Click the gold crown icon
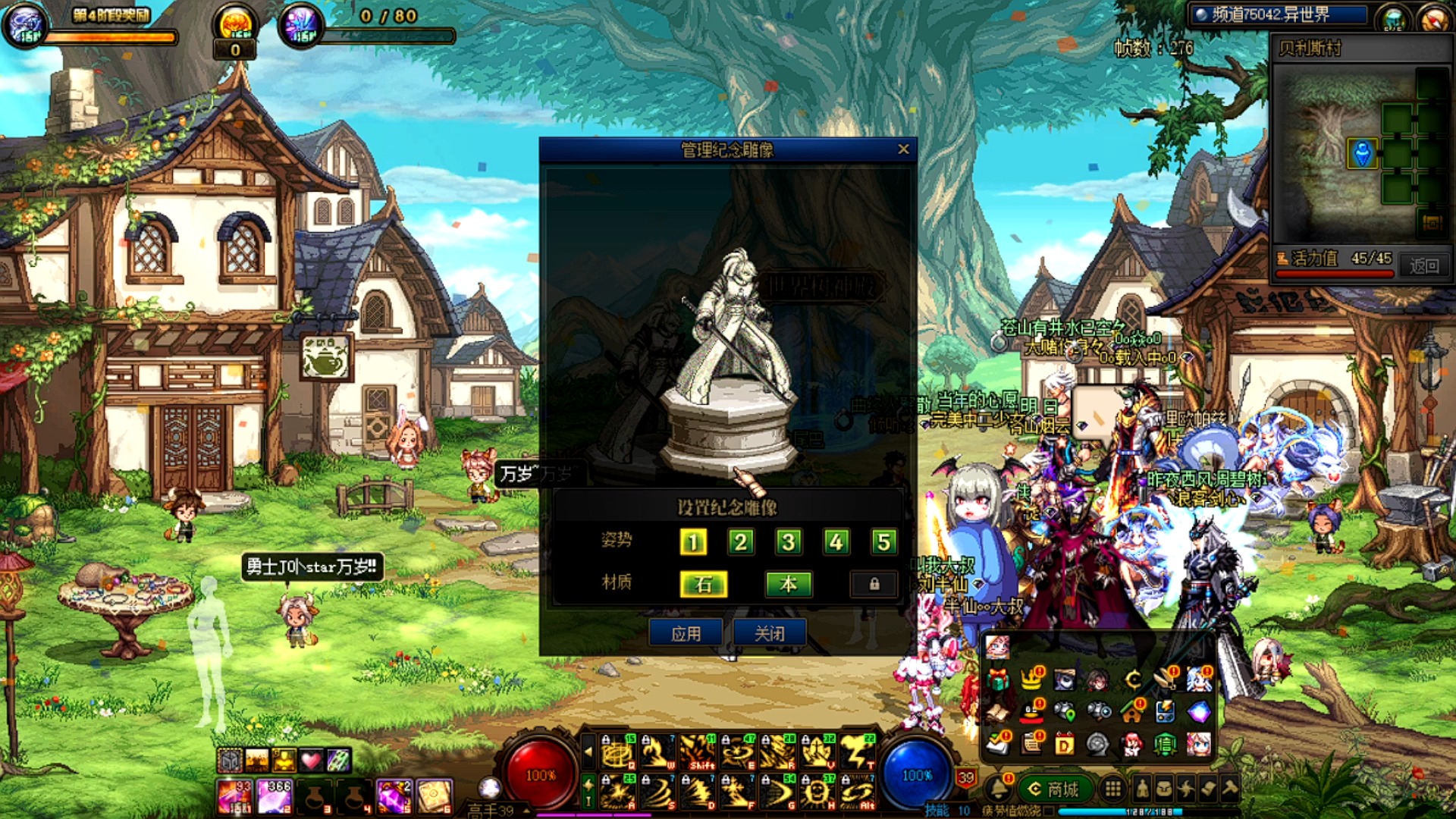The width and height of the screenshot is (1456, 819). 1031,678
